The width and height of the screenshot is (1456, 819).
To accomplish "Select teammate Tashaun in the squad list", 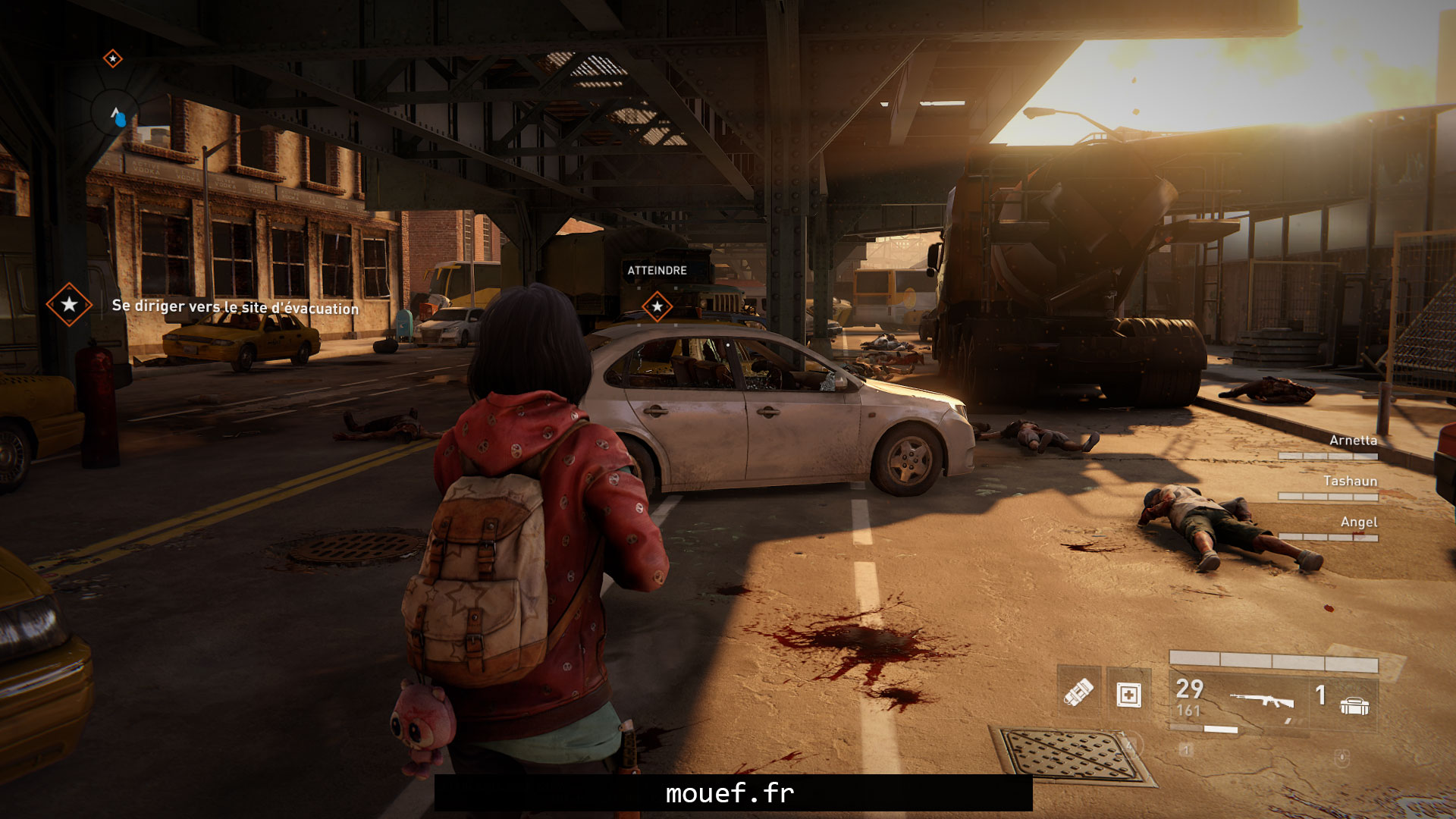I will click(x=1350, y=481).
